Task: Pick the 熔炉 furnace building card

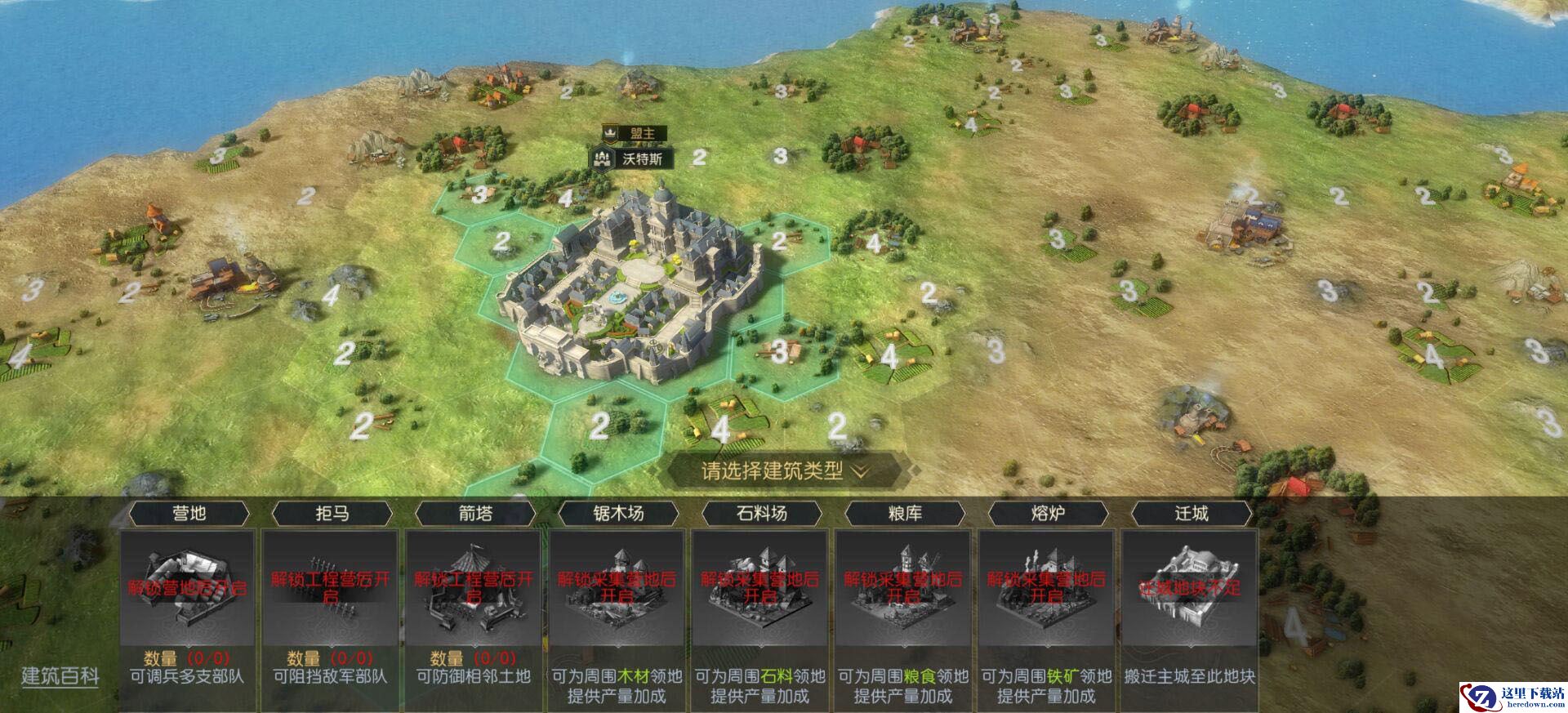Action: coord(1046,588)
